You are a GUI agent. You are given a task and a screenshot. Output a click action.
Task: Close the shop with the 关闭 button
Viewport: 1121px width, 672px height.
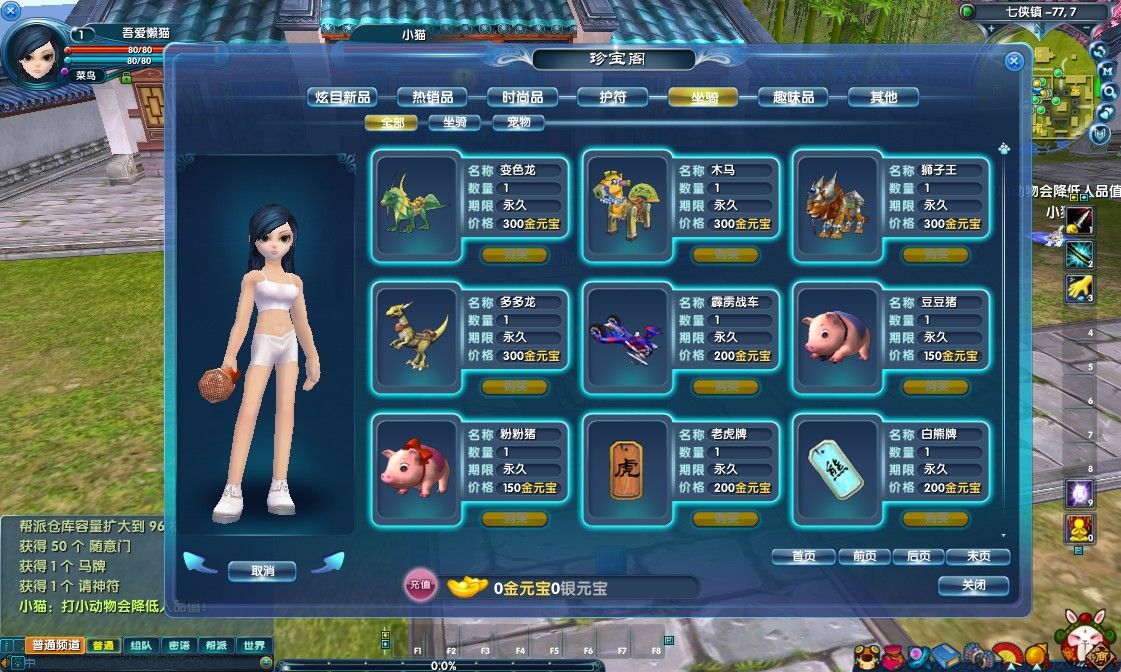(x=973, y=585)
